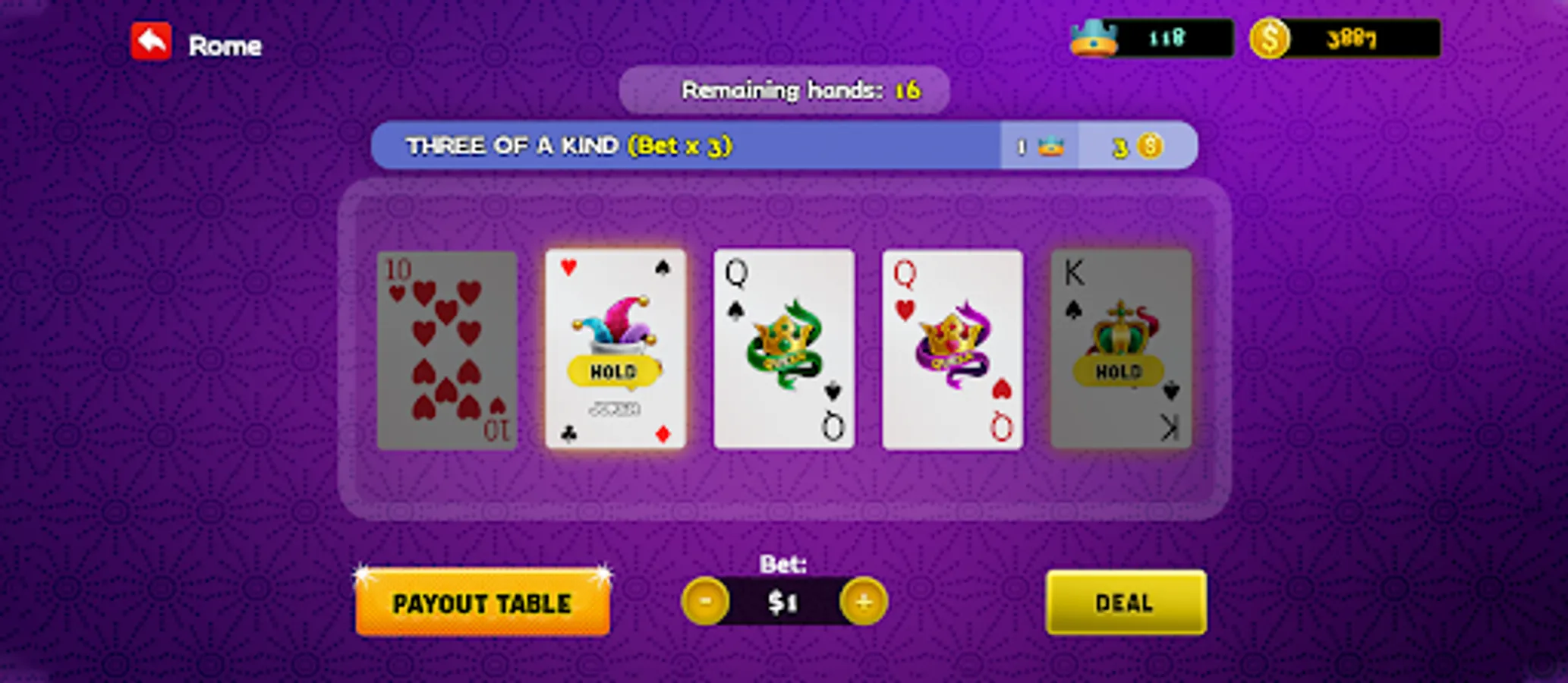The image size is (1568, 683).
Task: Click the crown count beside the win banner
Action: [x=1038, y=146]
